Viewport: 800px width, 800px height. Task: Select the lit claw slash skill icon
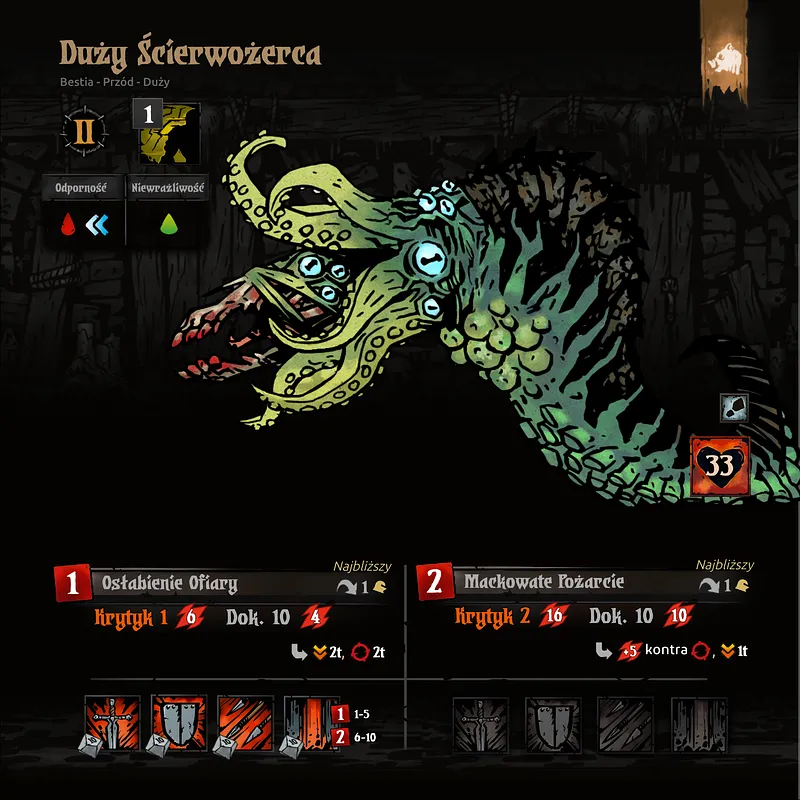245,723
